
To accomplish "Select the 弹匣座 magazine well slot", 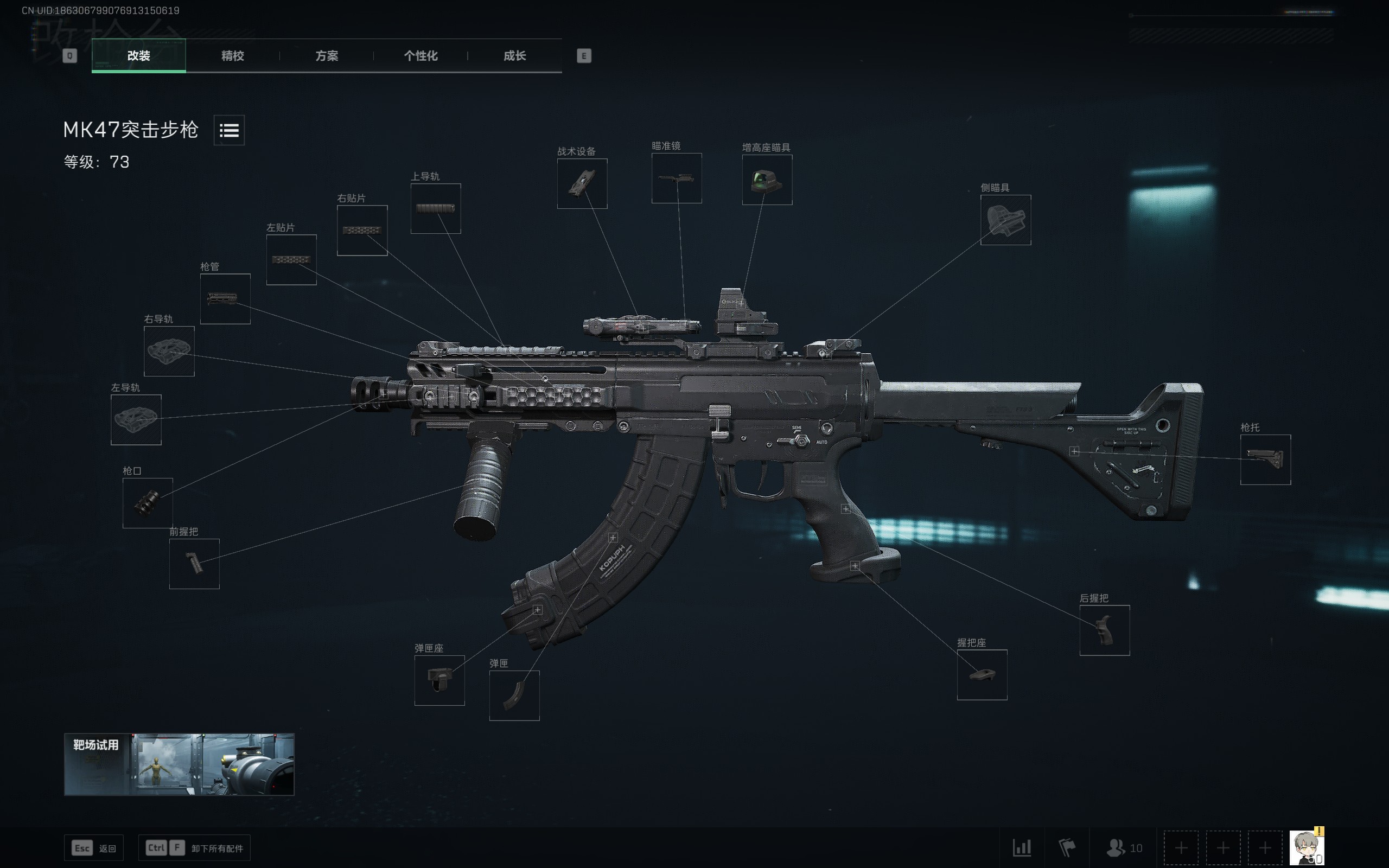I will click(439, 680).
